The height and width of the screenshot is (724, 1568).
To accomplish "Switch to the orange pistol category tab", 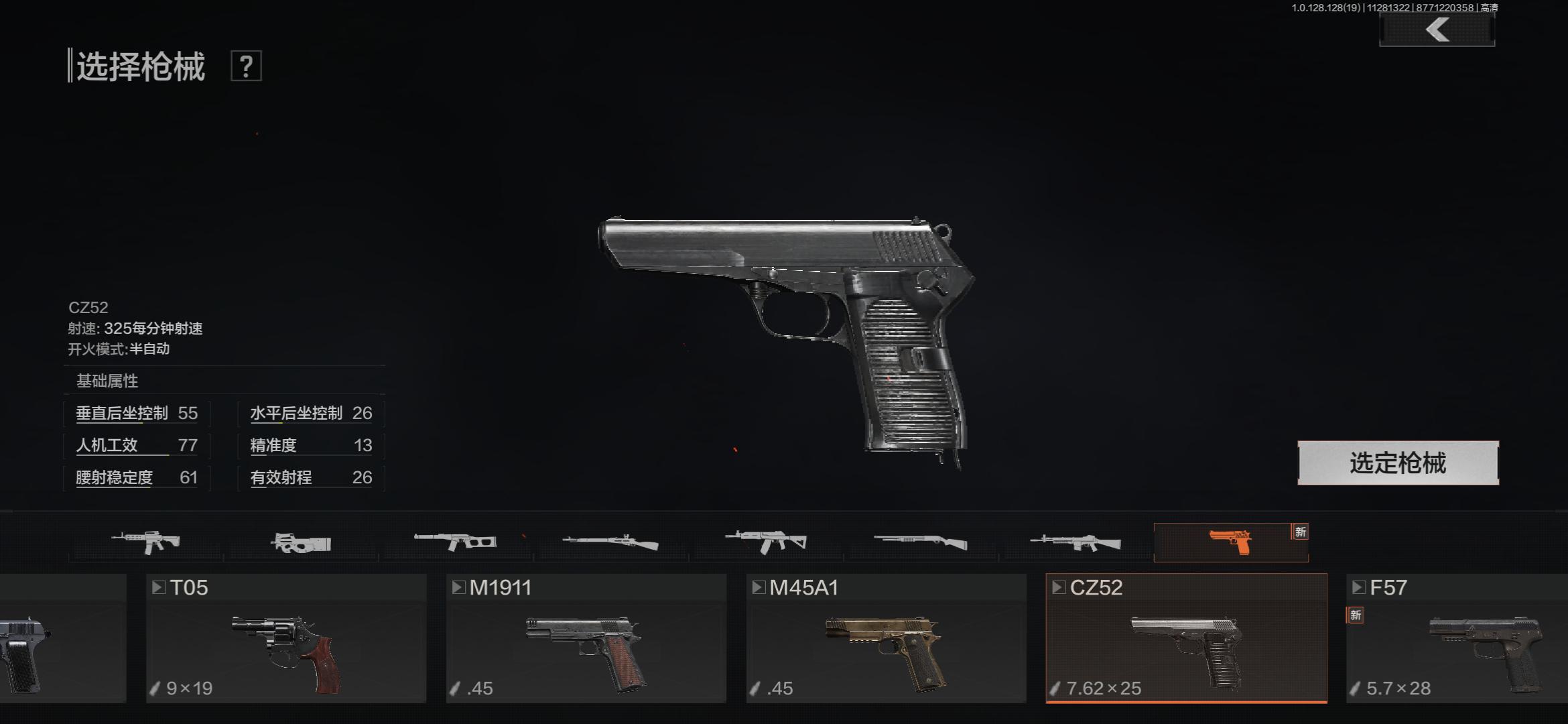I will pyautogui.click(x=1230, y=542).
